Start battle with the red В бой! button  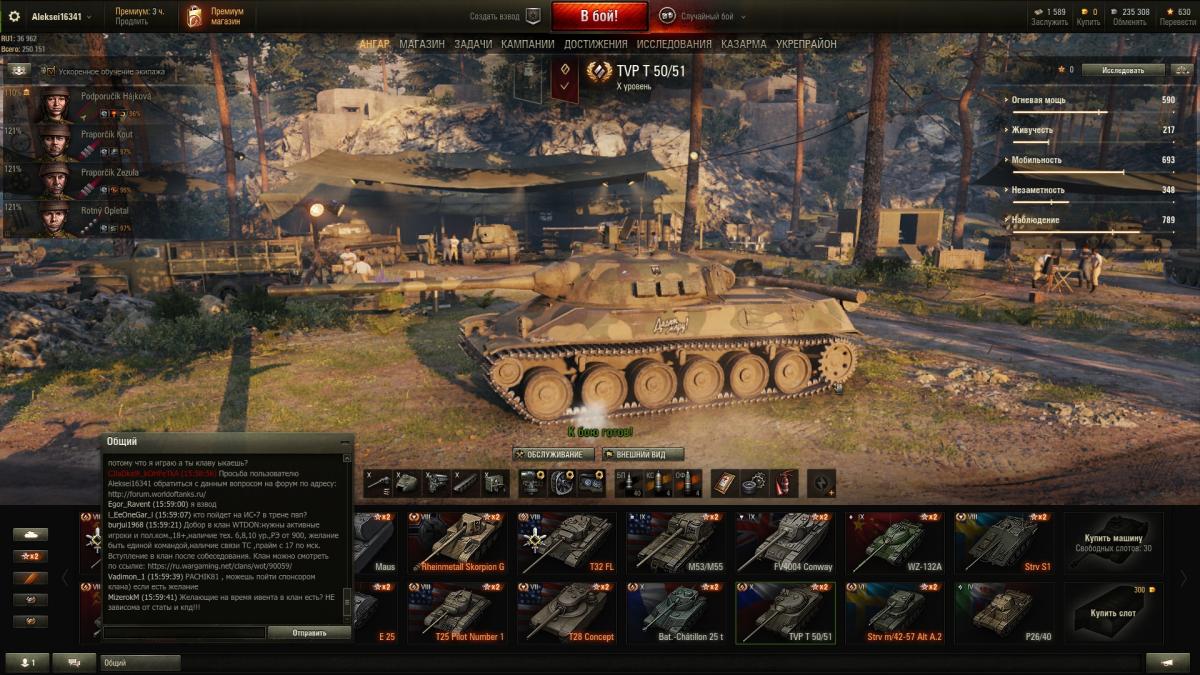[600, 16]
